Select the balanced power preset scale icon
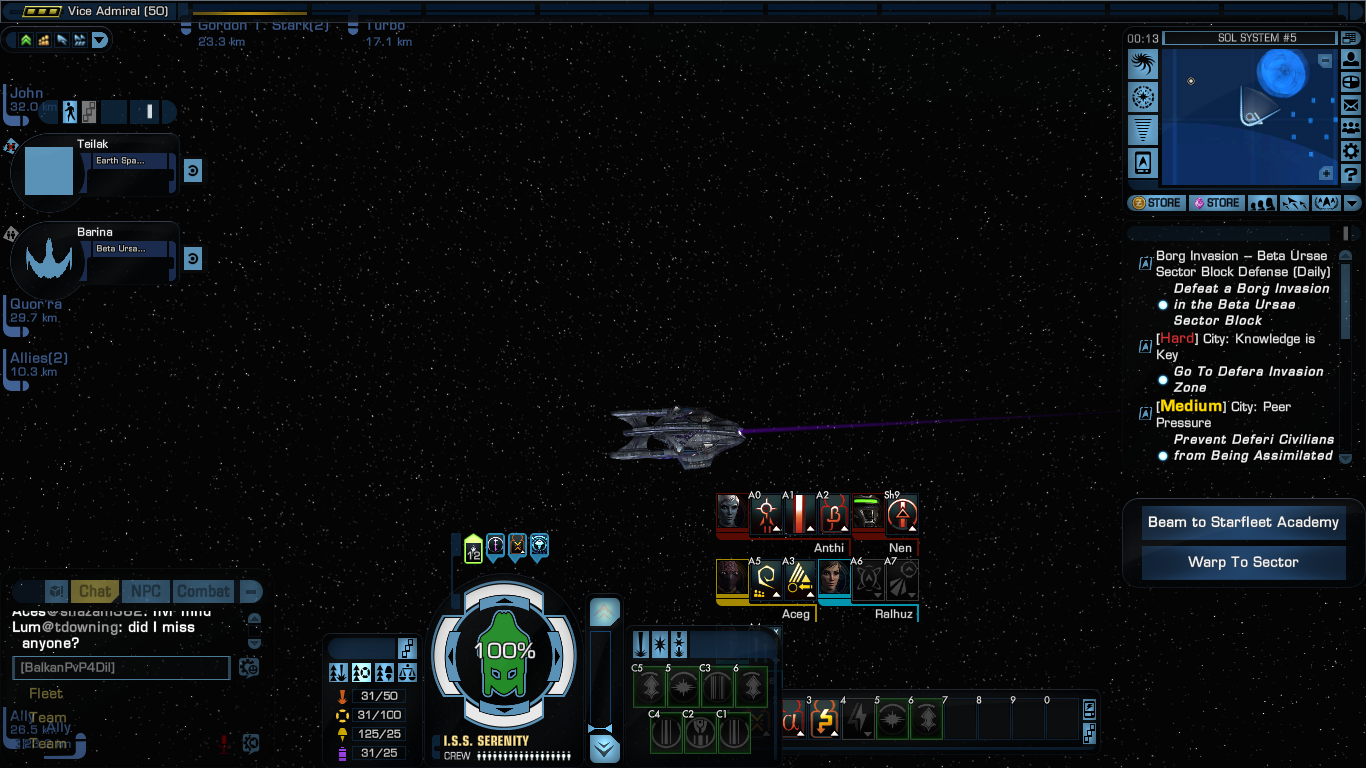 pos(407,672)
